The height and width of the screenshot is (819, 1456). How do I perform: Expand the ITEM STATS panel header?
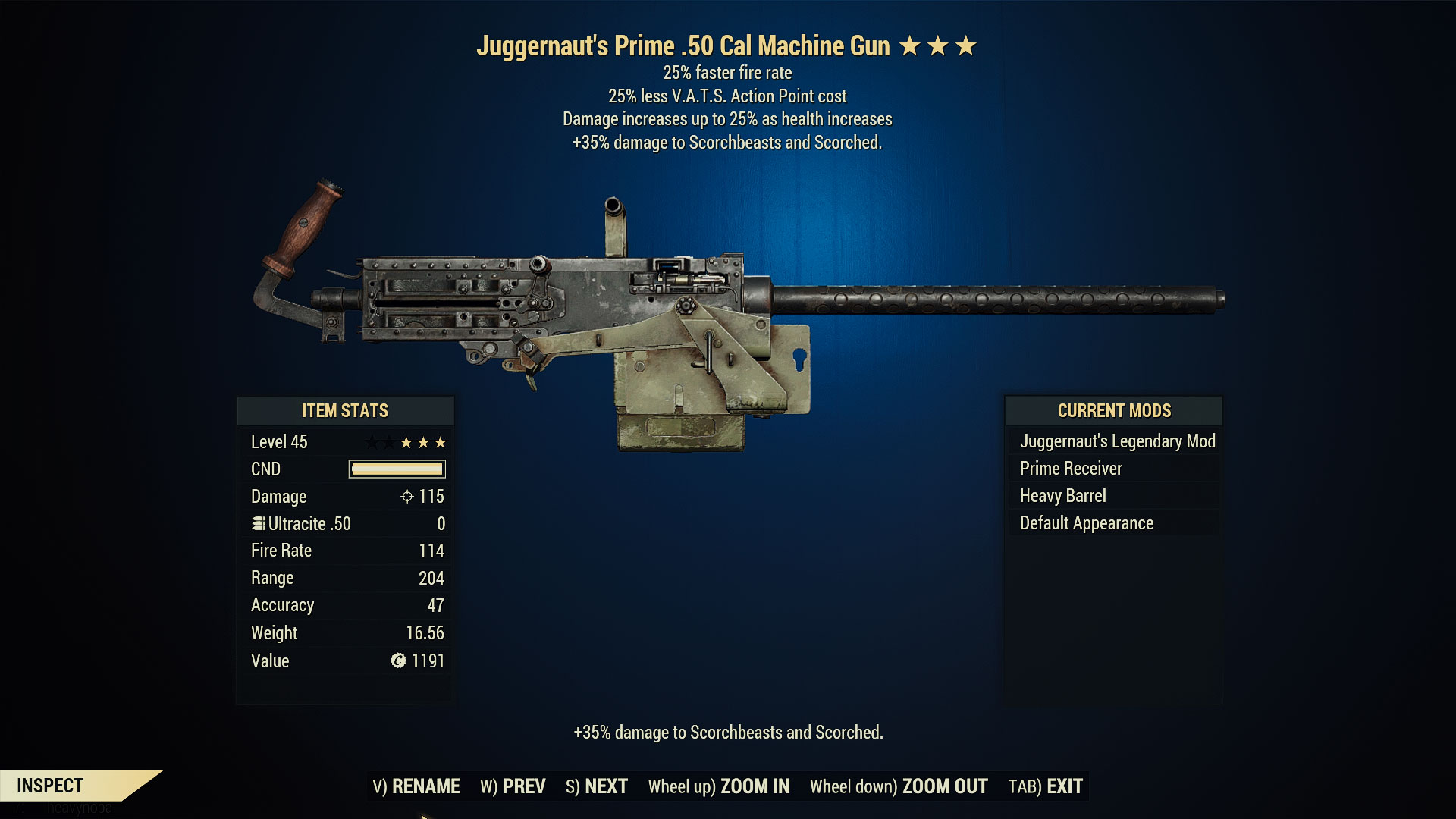344,411
